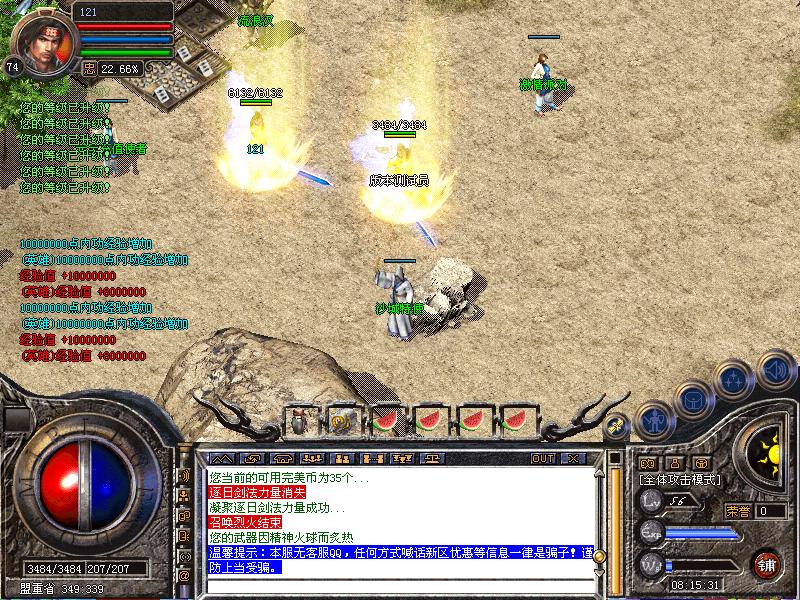800x600 pixels.
Task: Click the OUT button above the chat
Action: tap(543, 459)
